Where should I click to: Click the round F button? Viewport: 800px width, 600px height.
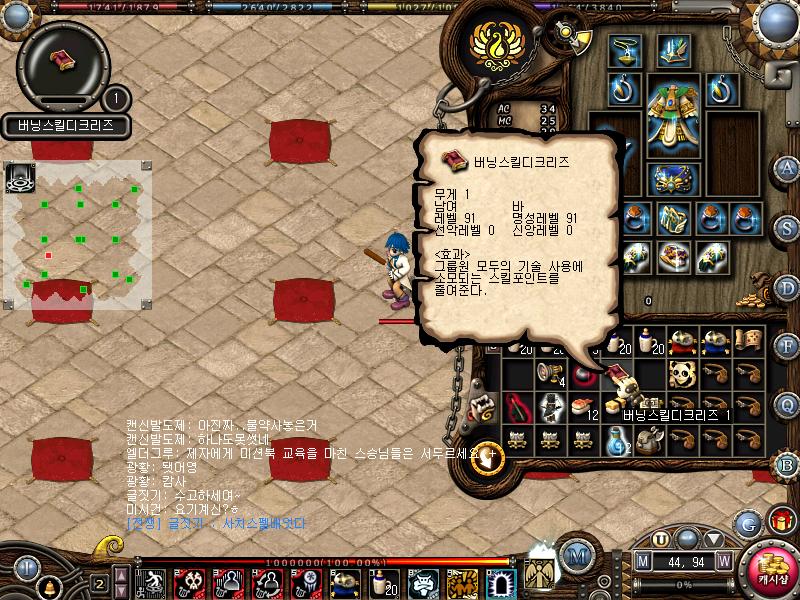pos(787,346)
